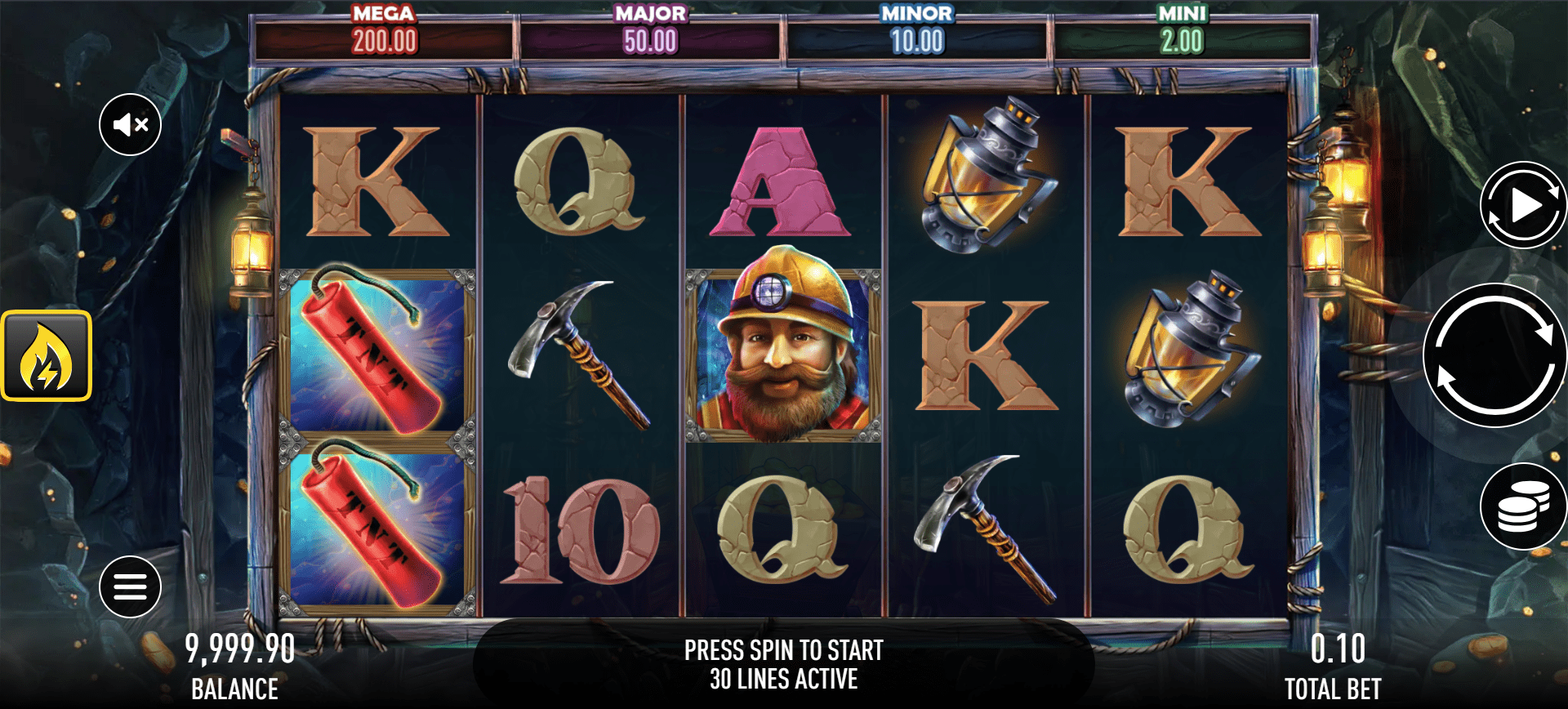Start autoplay with the play arrow button
The width and height of the screenshot is (1568, 709).
(1522, 205)
